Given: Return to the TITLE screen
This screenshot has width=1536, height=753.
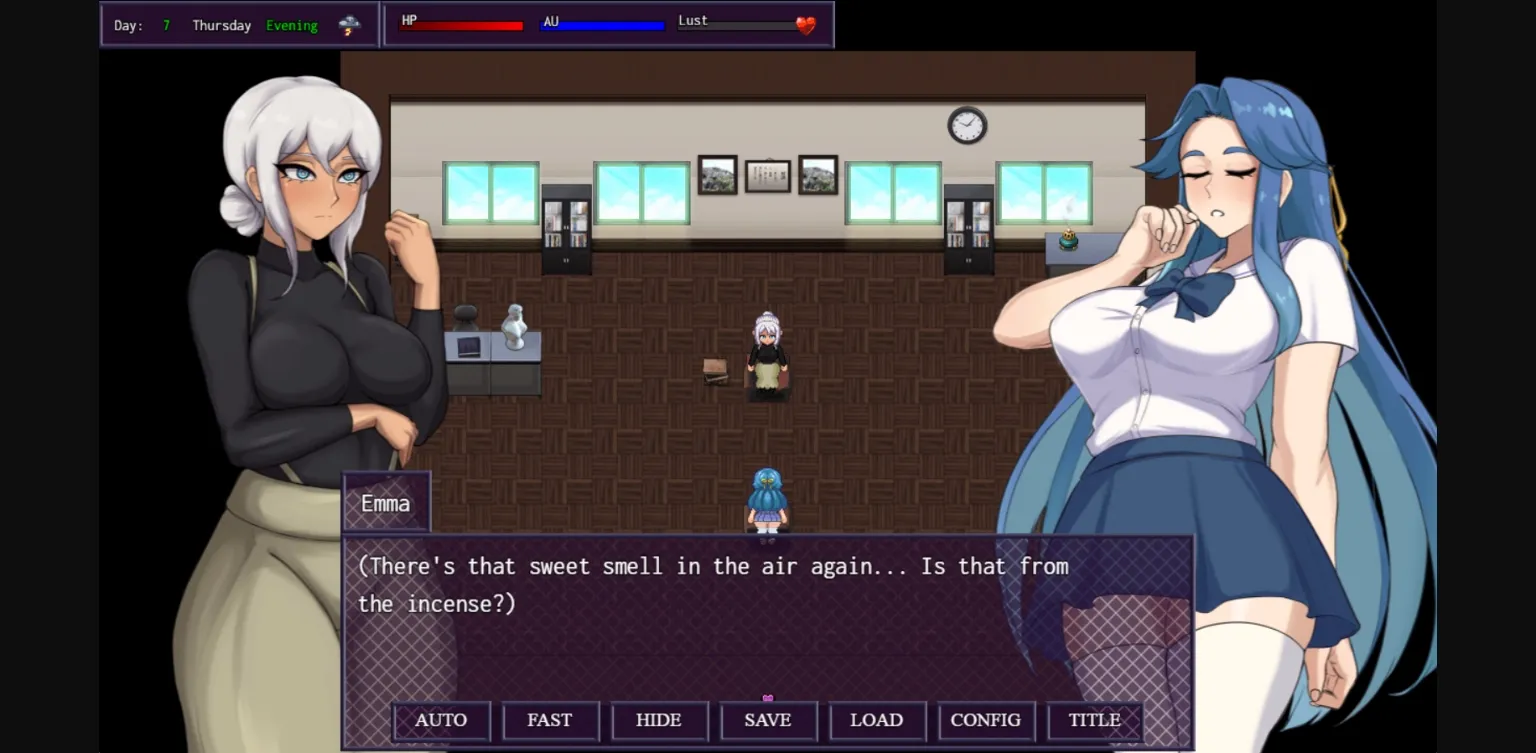Looking at the screenshot, I should (1094, 720).
